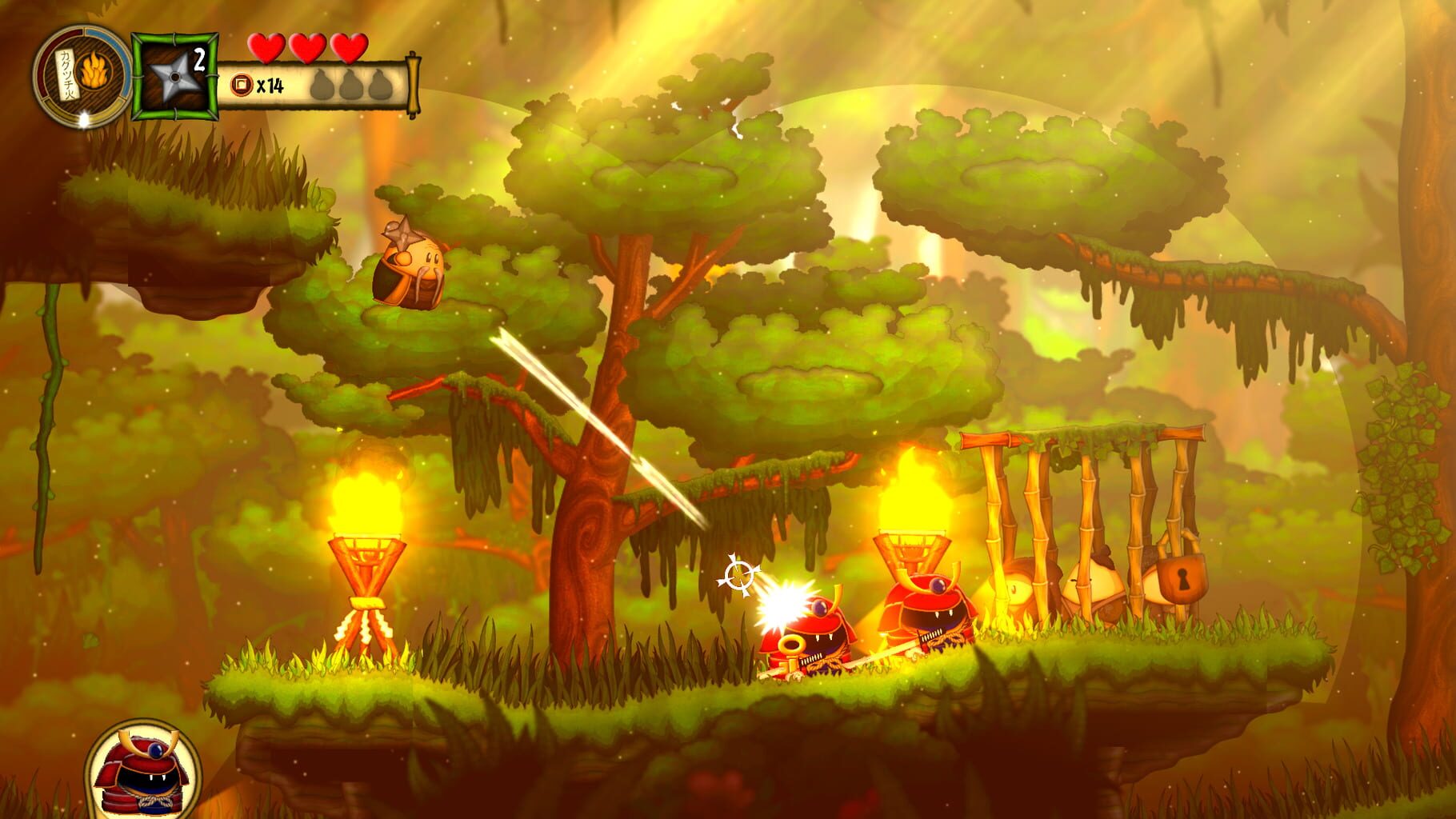Select the shuriken ammo count showing 2
The image size is (1456, 819).
pos(199,58)
